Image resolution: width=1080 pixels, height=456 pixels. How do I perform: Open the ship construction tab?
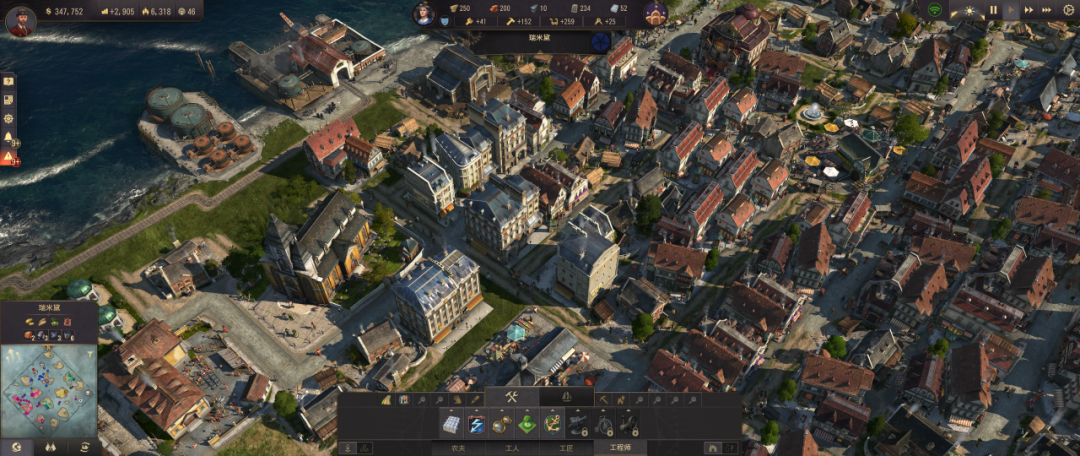click(566, 398)
